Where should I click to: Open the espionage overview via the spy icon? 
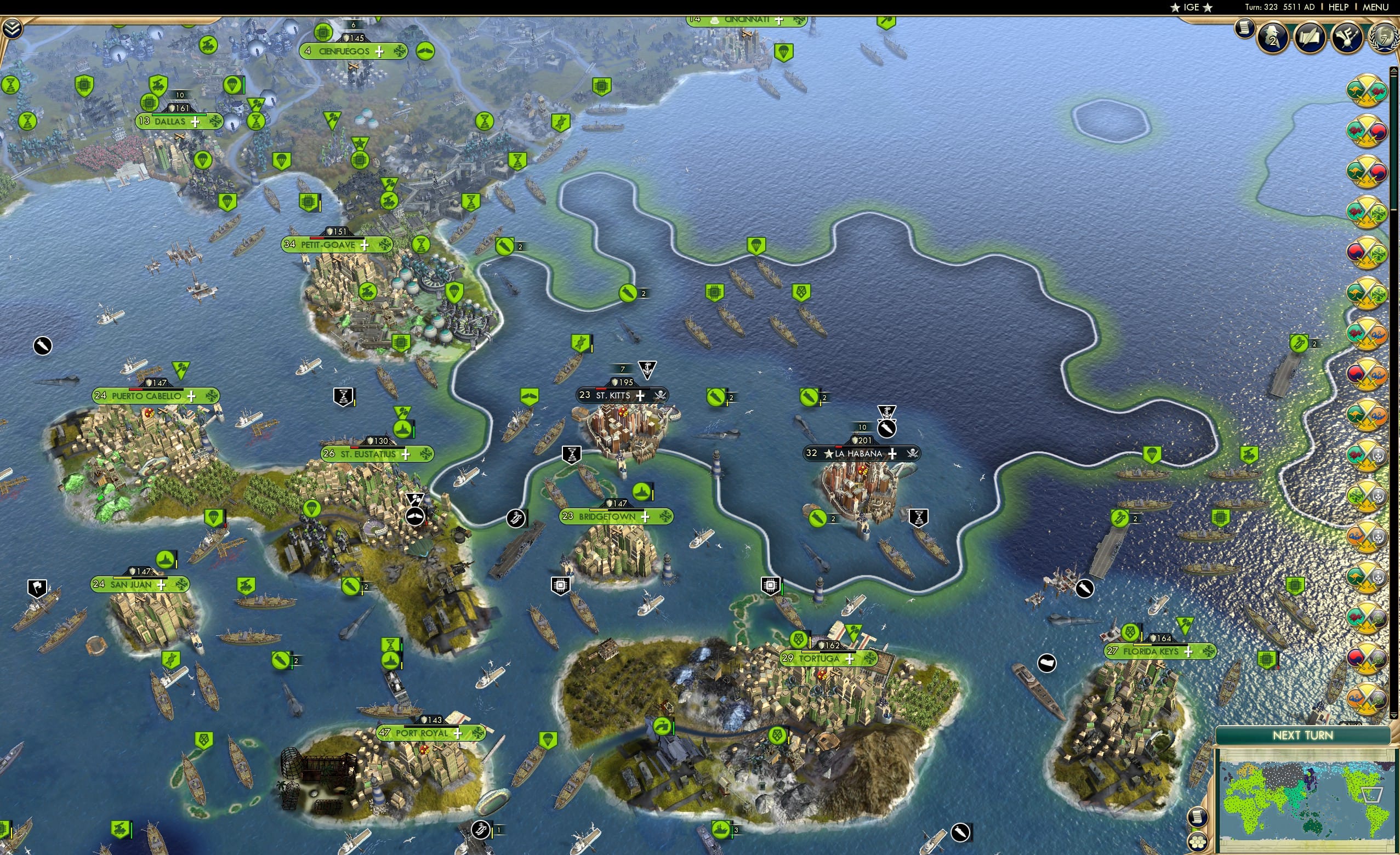(x=1272, y=38)
